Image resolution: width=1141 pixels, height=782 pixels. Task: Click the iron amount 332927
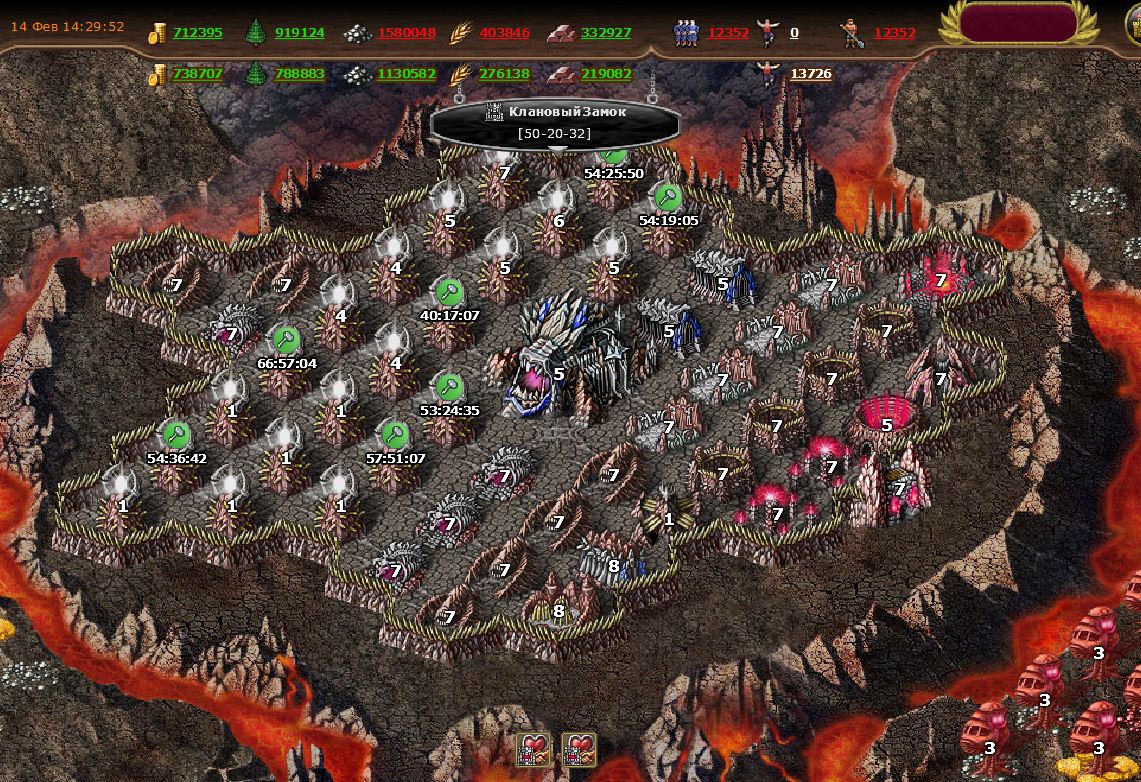pyautogui.click(x=605, y=33)
